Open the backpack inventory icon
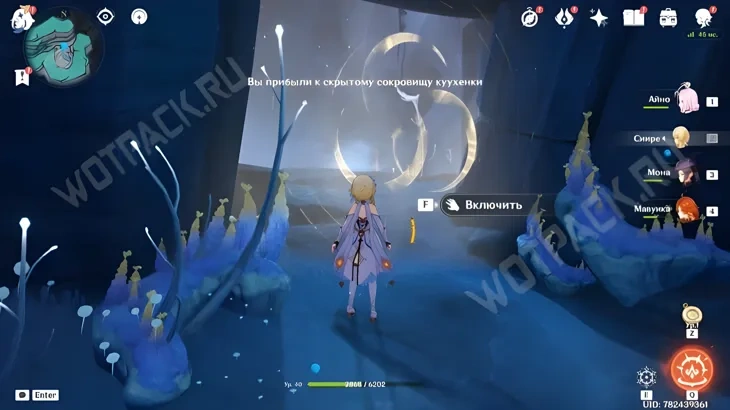 tap(668, 17)
